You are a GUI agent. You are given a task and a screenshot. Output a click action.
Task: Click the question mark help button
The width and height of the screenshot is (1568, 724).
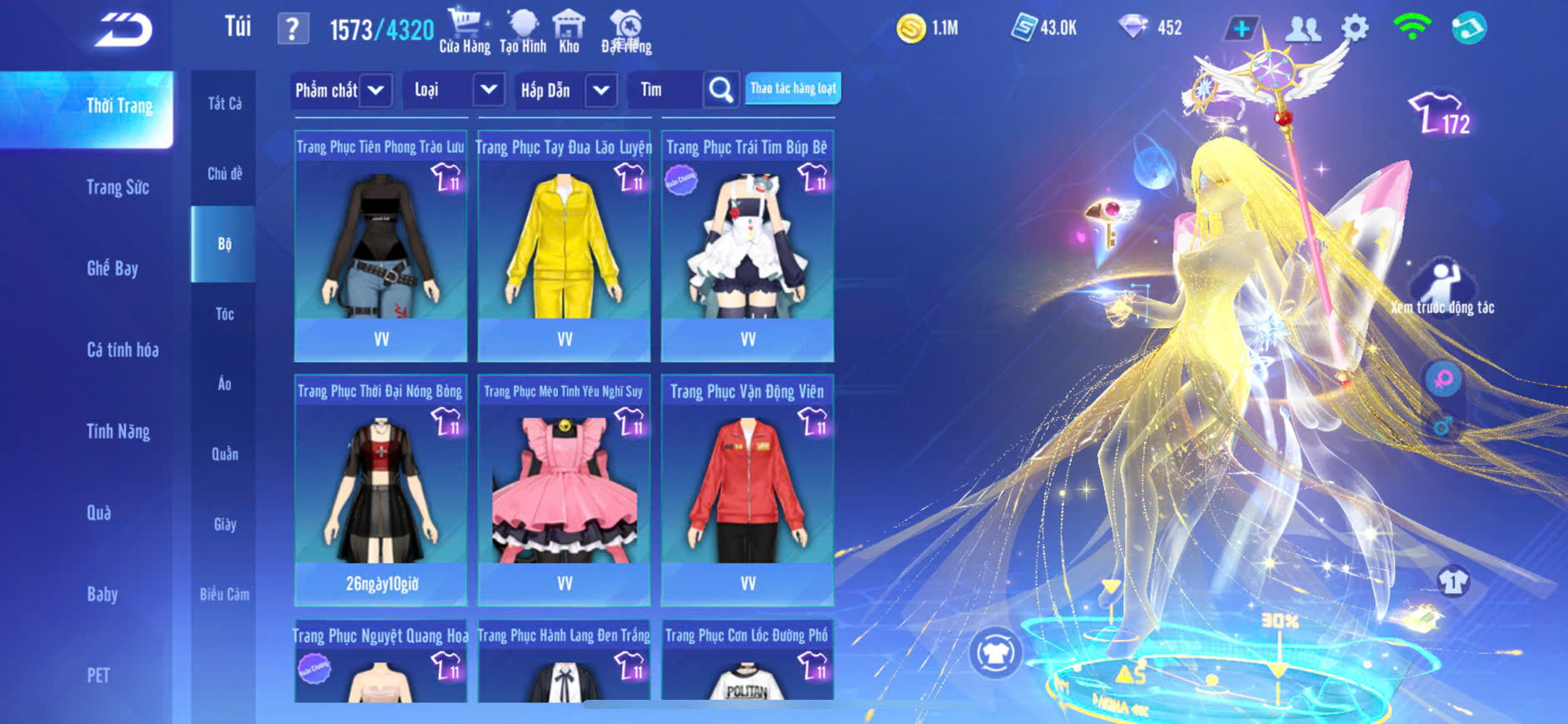click(292, 30)
